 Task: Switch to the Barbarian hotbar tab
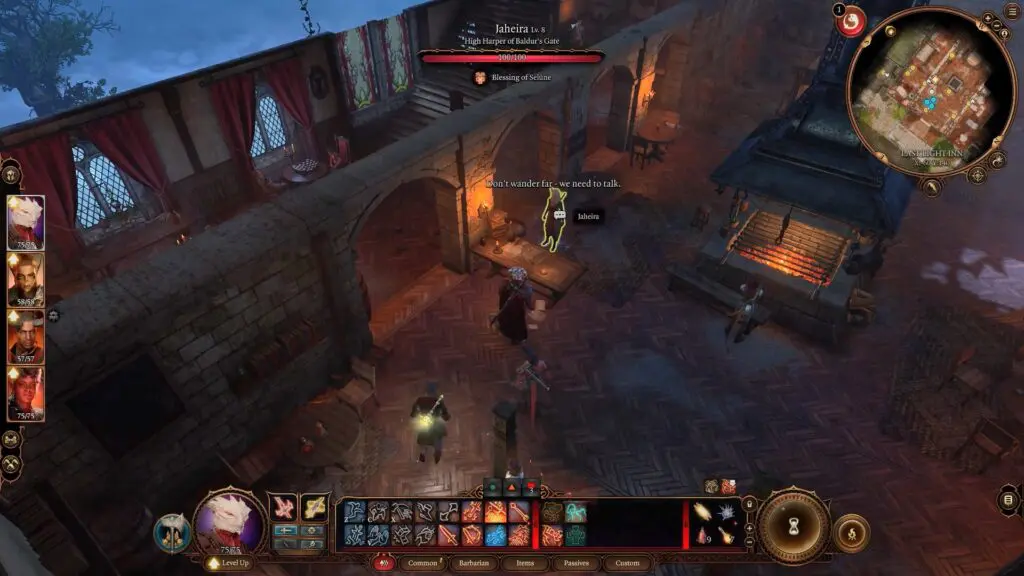point(474,563)
